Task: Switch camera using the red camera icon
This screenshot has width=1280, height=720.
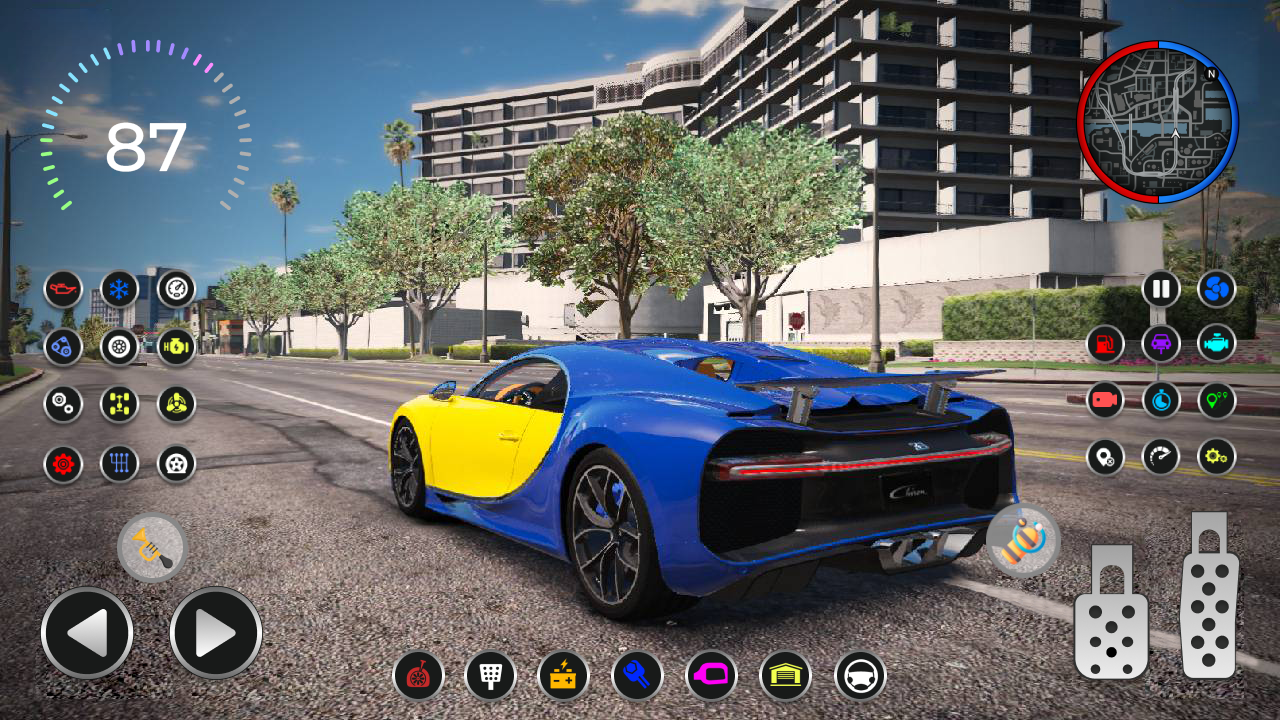Action: click(x=1105, y=400)
